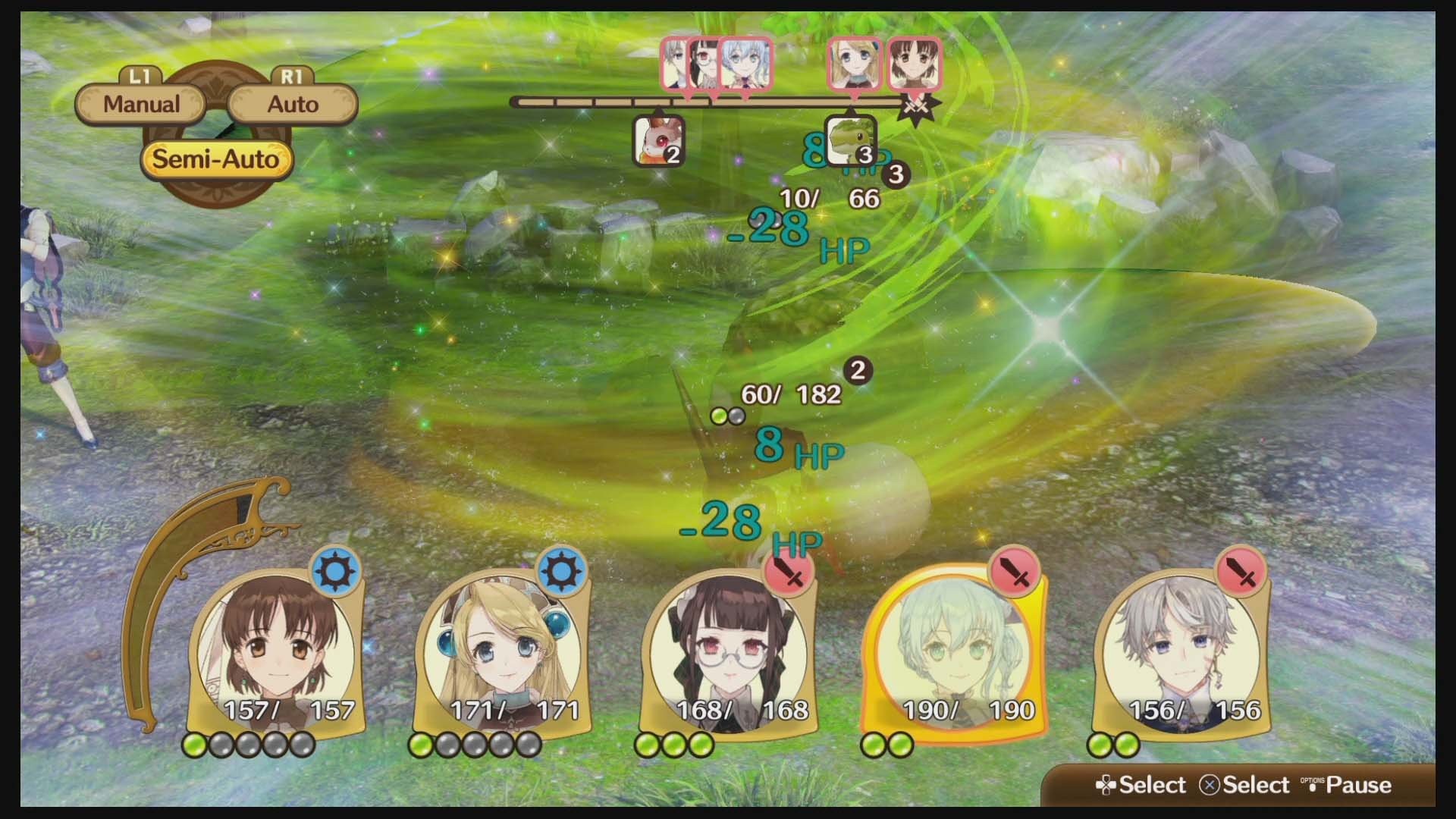
Task: Switch to Manual battle mode
Action: click(140, 102)
